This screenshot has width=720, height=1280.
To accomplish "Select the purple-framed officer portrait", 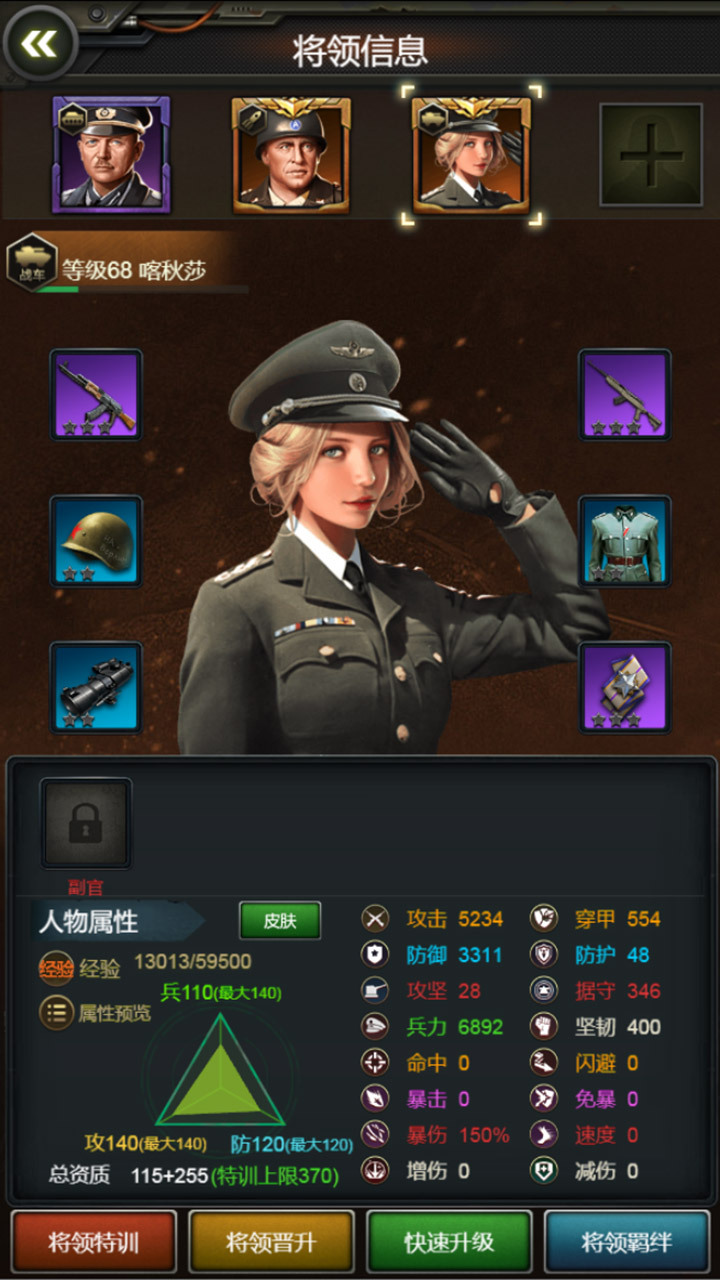I will tap(111, 155).
